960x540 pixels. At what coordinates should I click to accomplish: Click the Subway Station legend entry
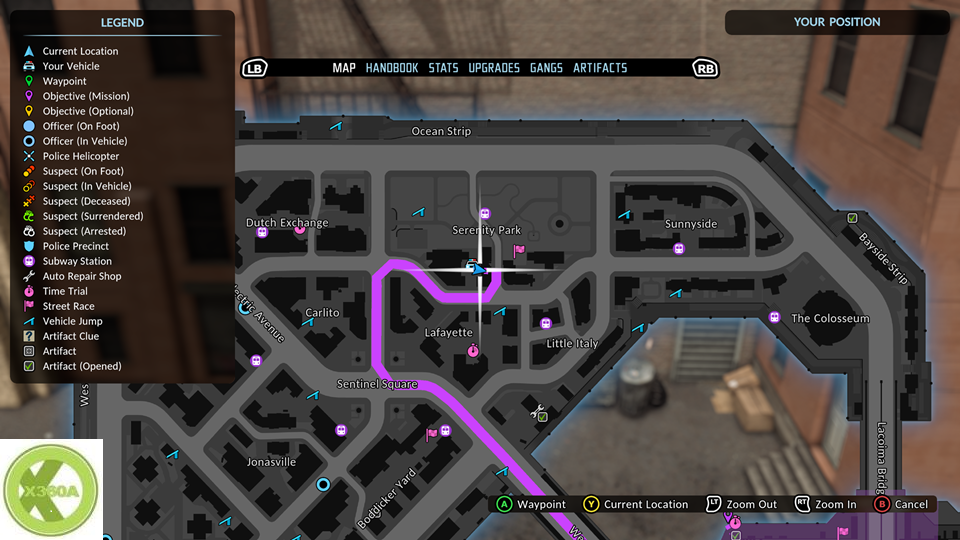(77, 261)
